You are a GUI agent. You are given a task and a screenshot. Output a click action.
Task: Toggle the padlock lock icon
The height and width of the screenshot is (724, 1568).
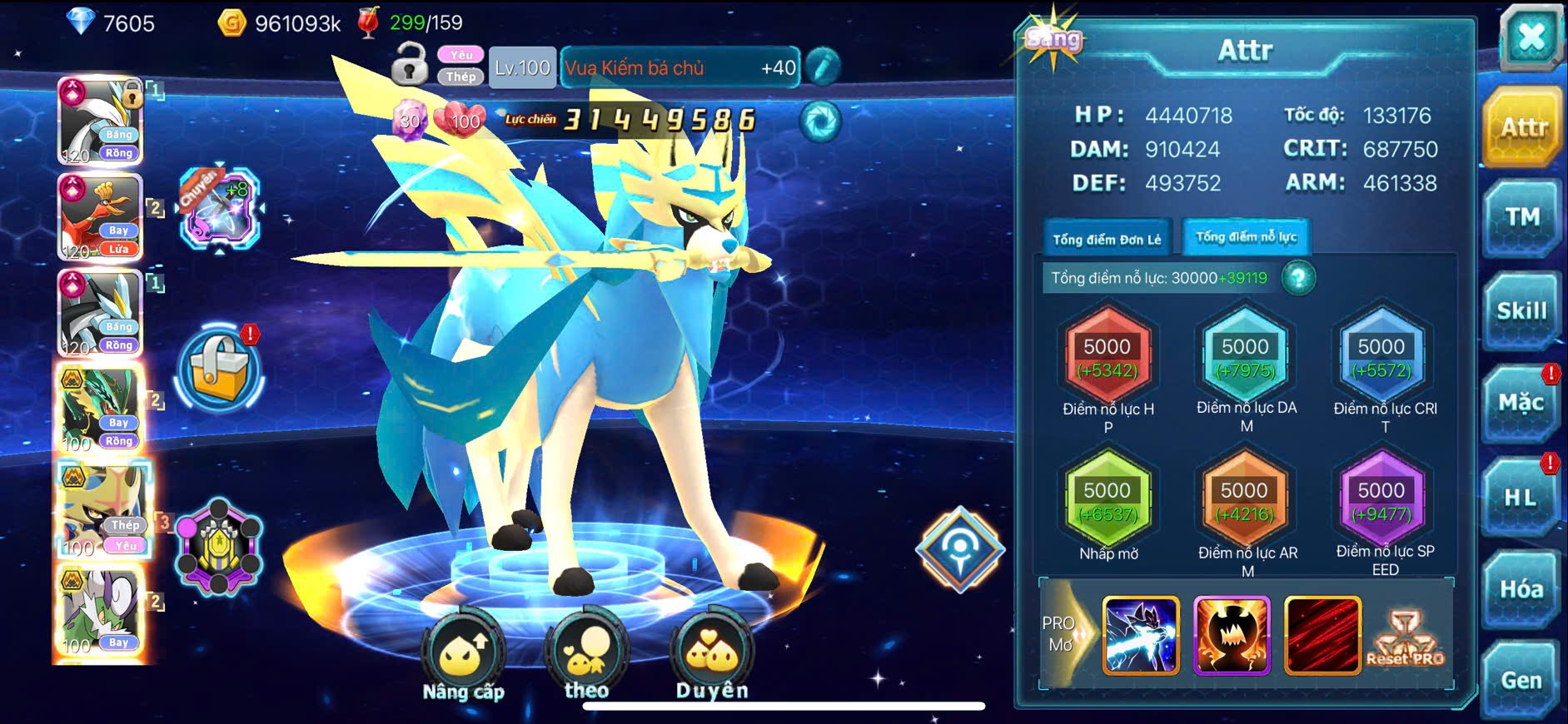[410, 65]
